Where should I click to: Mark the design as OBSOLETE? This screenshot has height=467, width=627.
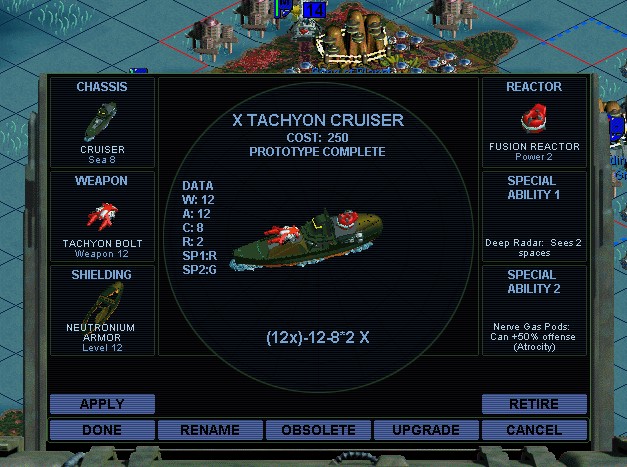318,430
